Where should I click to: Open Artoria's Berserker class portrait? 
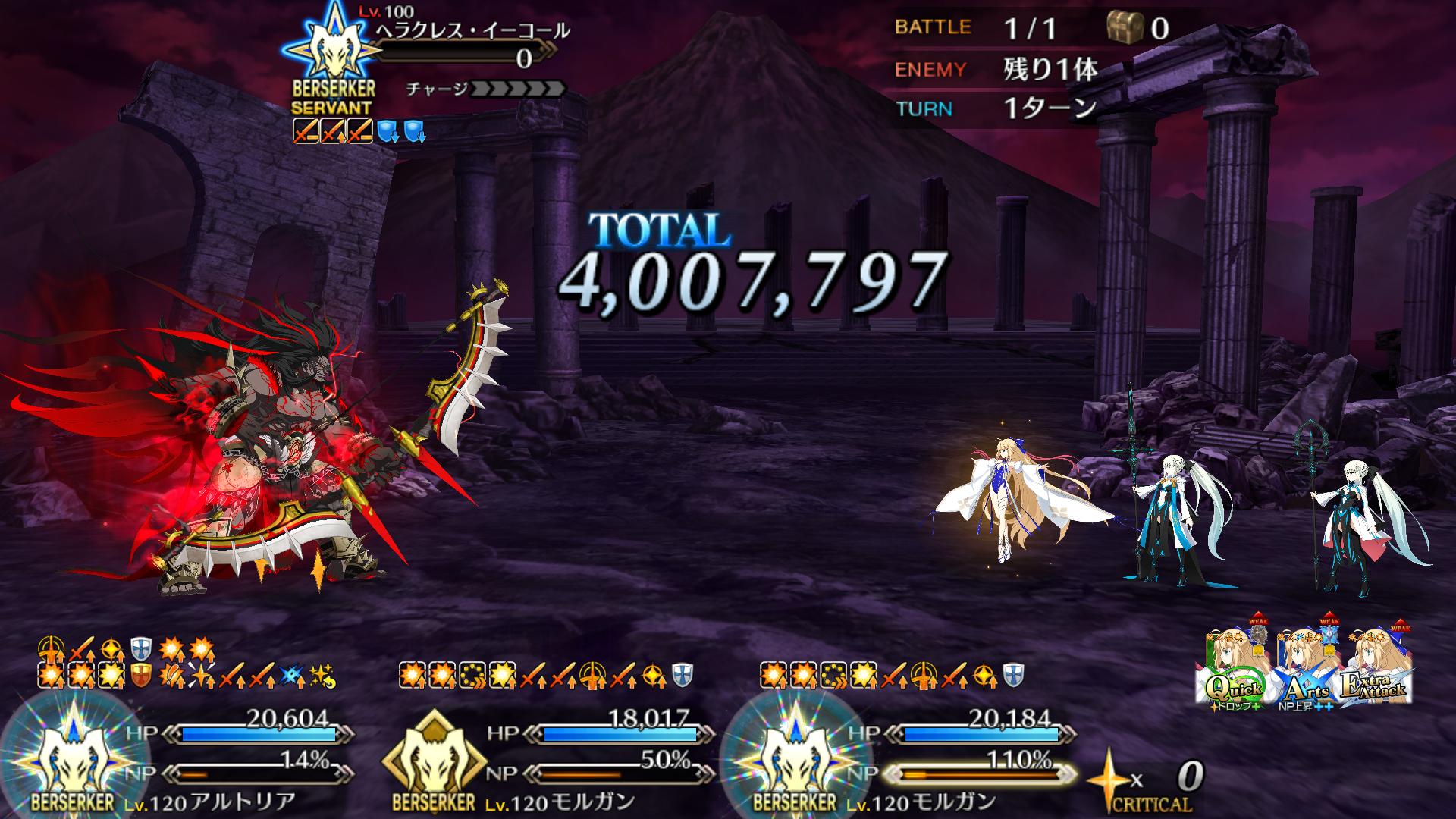pos(73,758)
